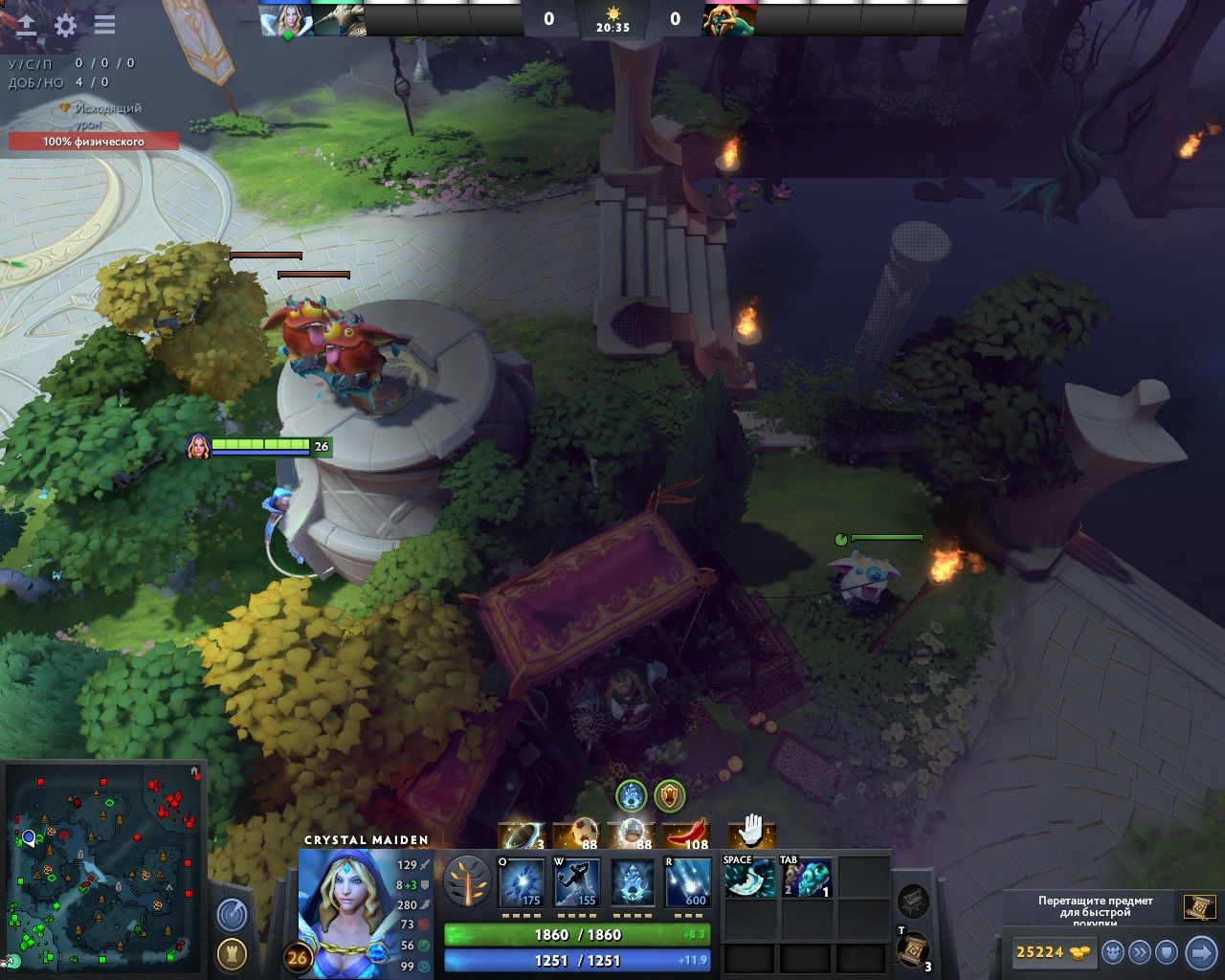Click the upload arrow icon at top-left
The image size is (1225, 980).
click(x=27, y=25)
